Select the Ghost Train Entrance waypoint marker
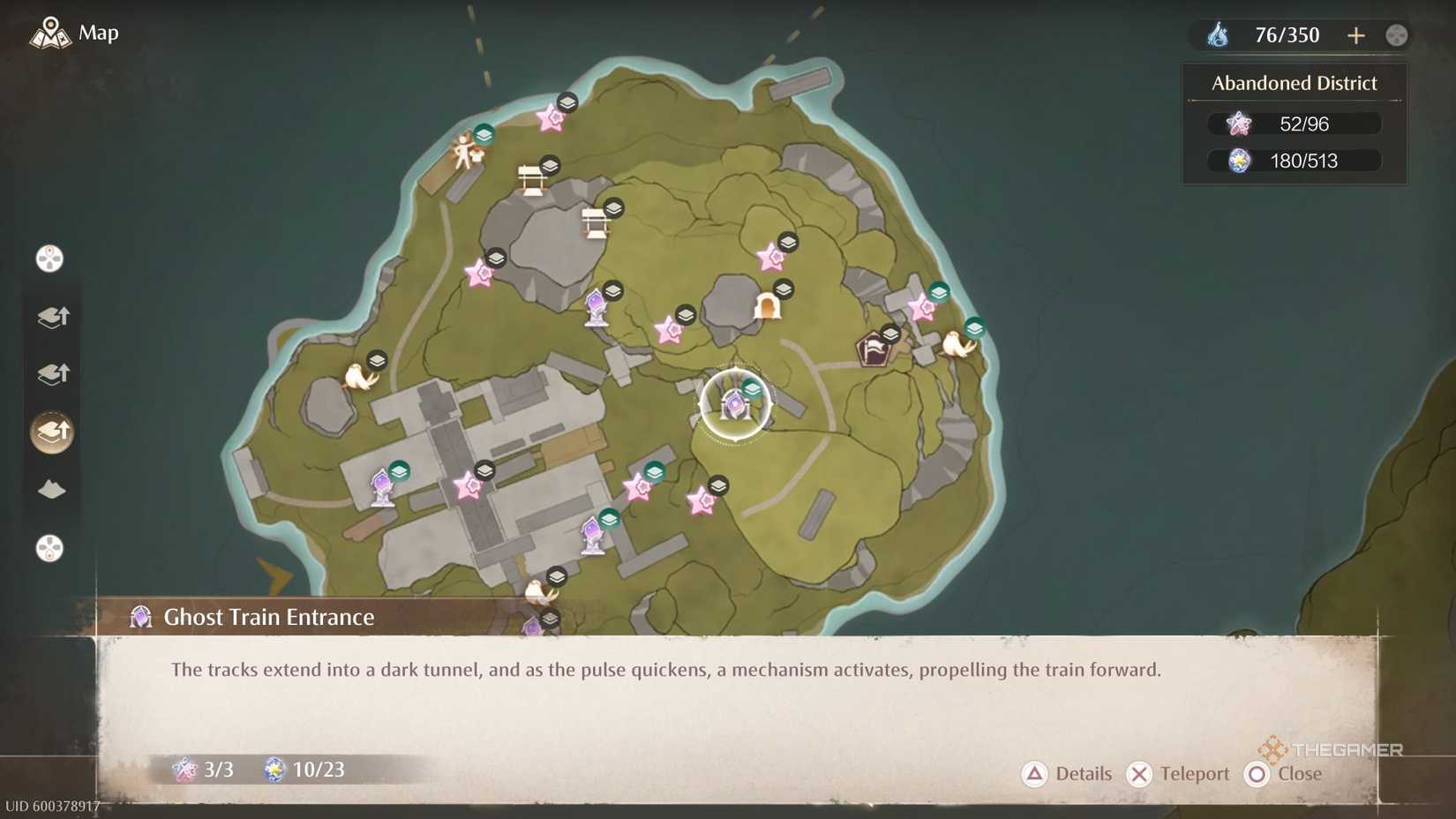This screenshot has width=1456, height=819. coord(735,404)
